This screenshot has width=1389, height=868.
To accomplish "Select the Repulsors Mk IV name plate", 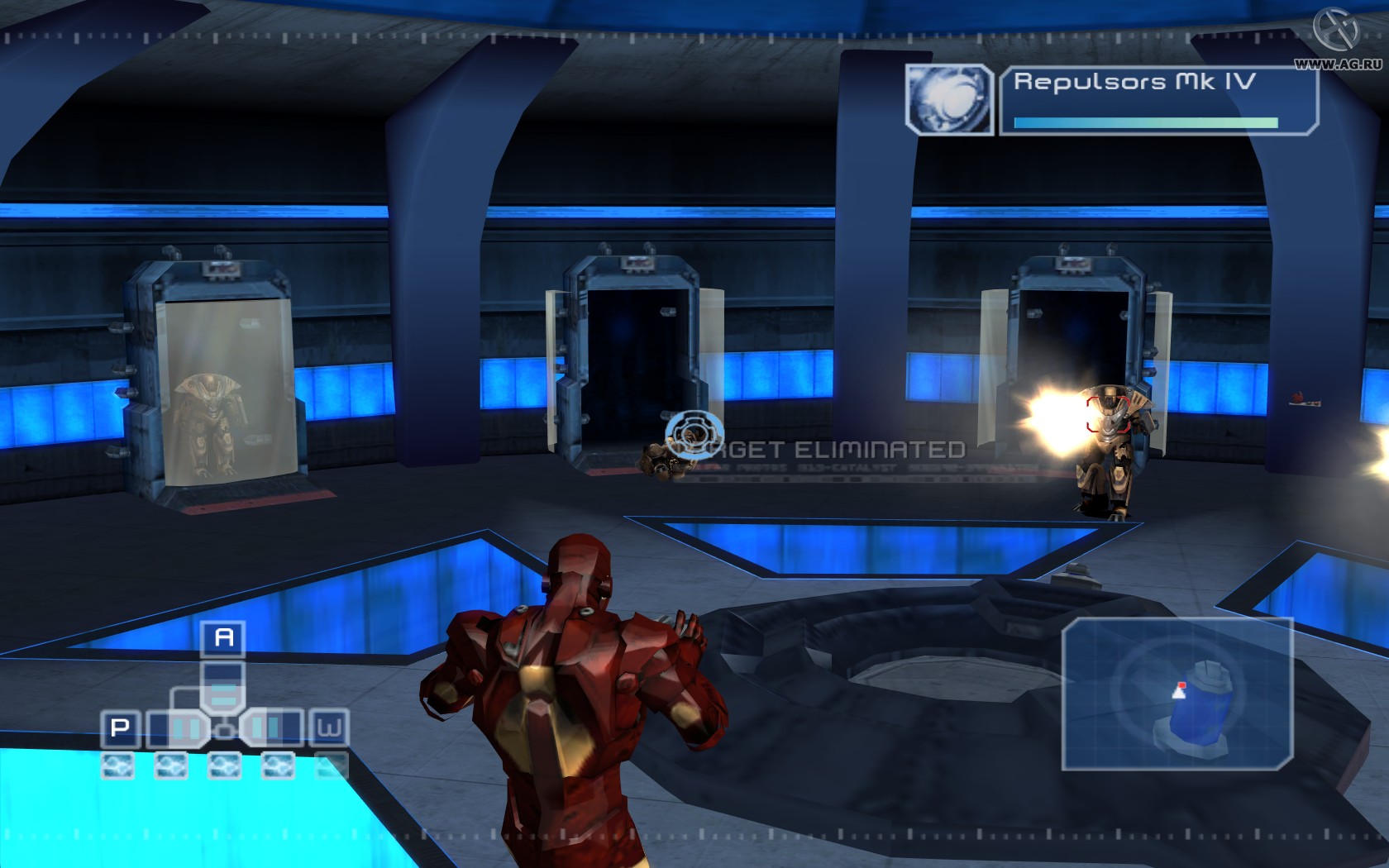I will (1135, 81).
